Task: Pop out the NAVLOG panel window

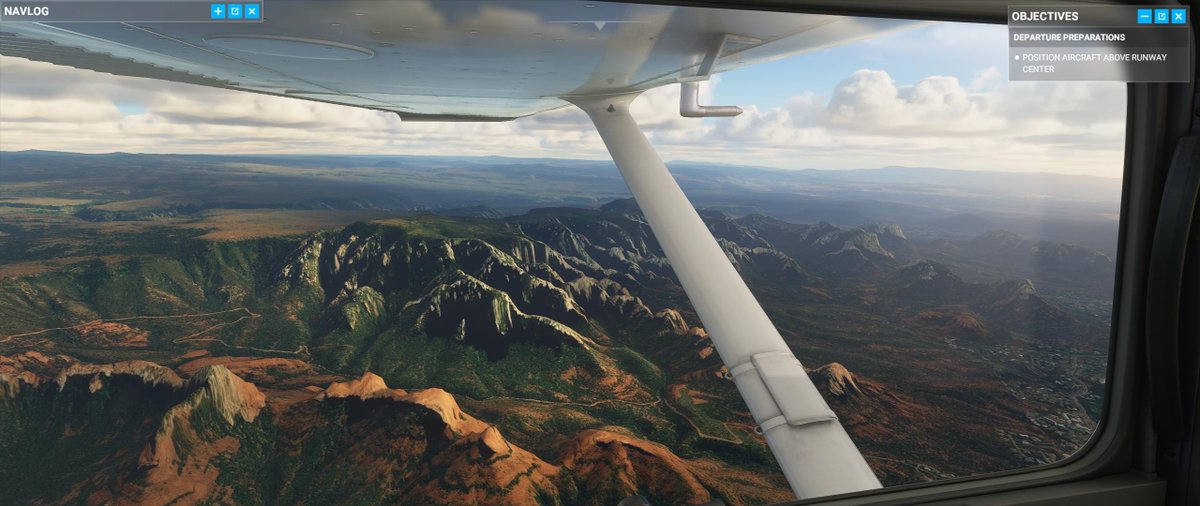Action: click(x=235, y=11)
